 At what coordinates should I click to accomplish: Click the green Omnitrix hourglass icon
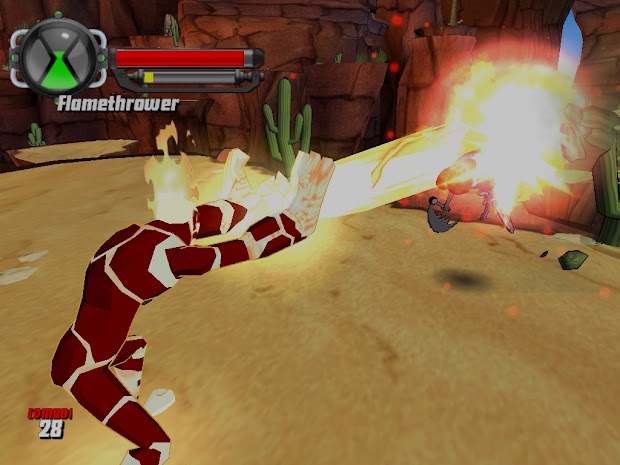click(x=59, y=58)
